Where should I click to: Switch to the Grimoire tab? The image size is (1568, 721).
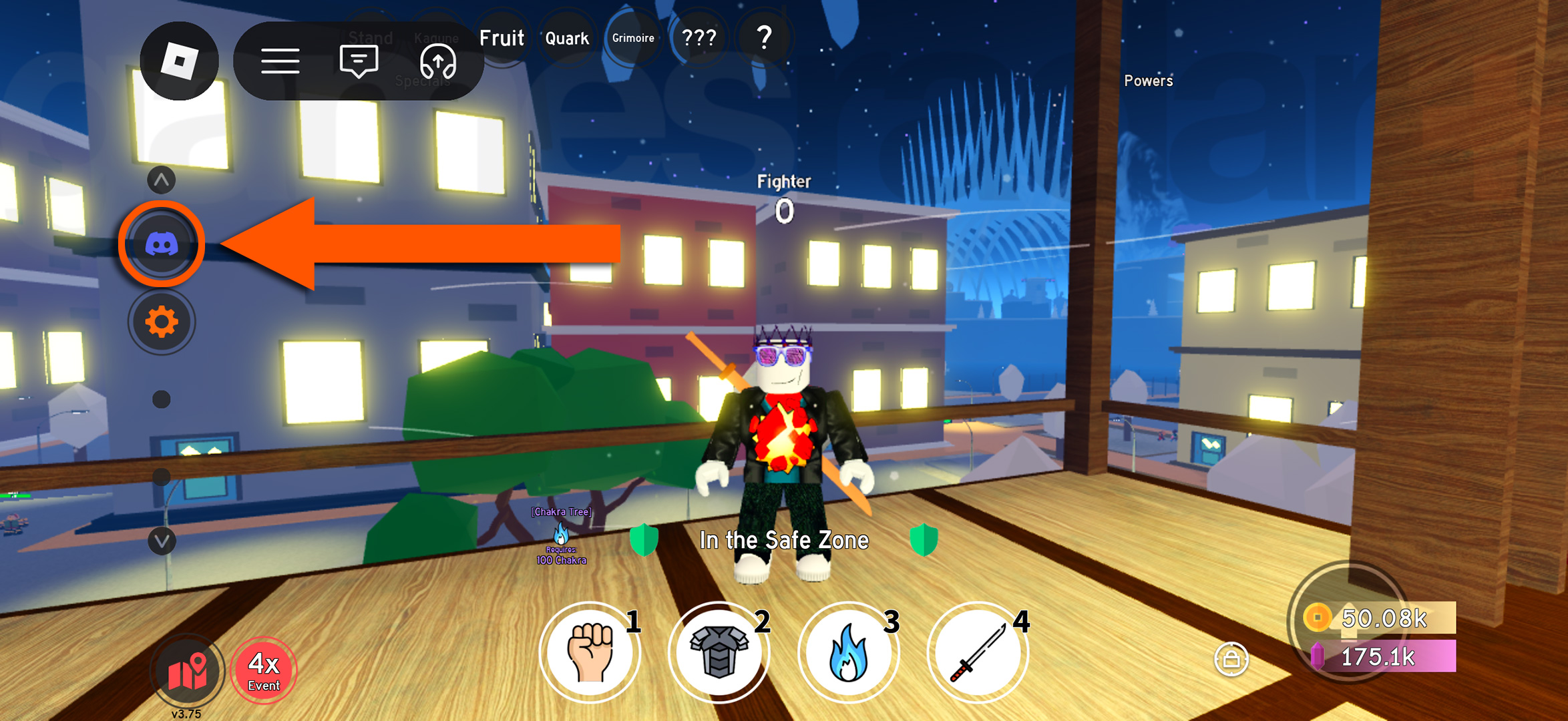pyautogui.click(x=633, y=38)
